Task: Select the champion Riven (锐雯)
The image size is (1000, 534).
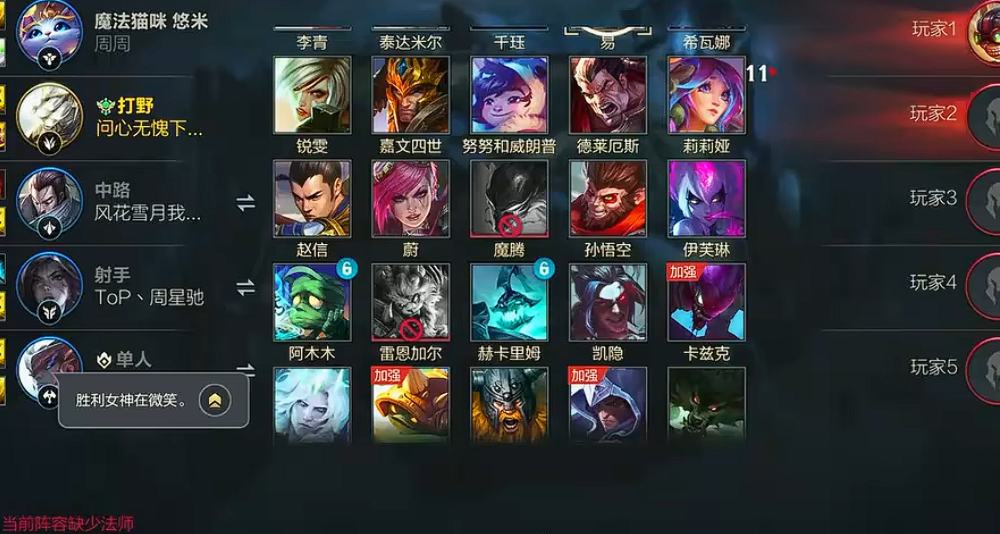Action: click(x=312, y=95)
